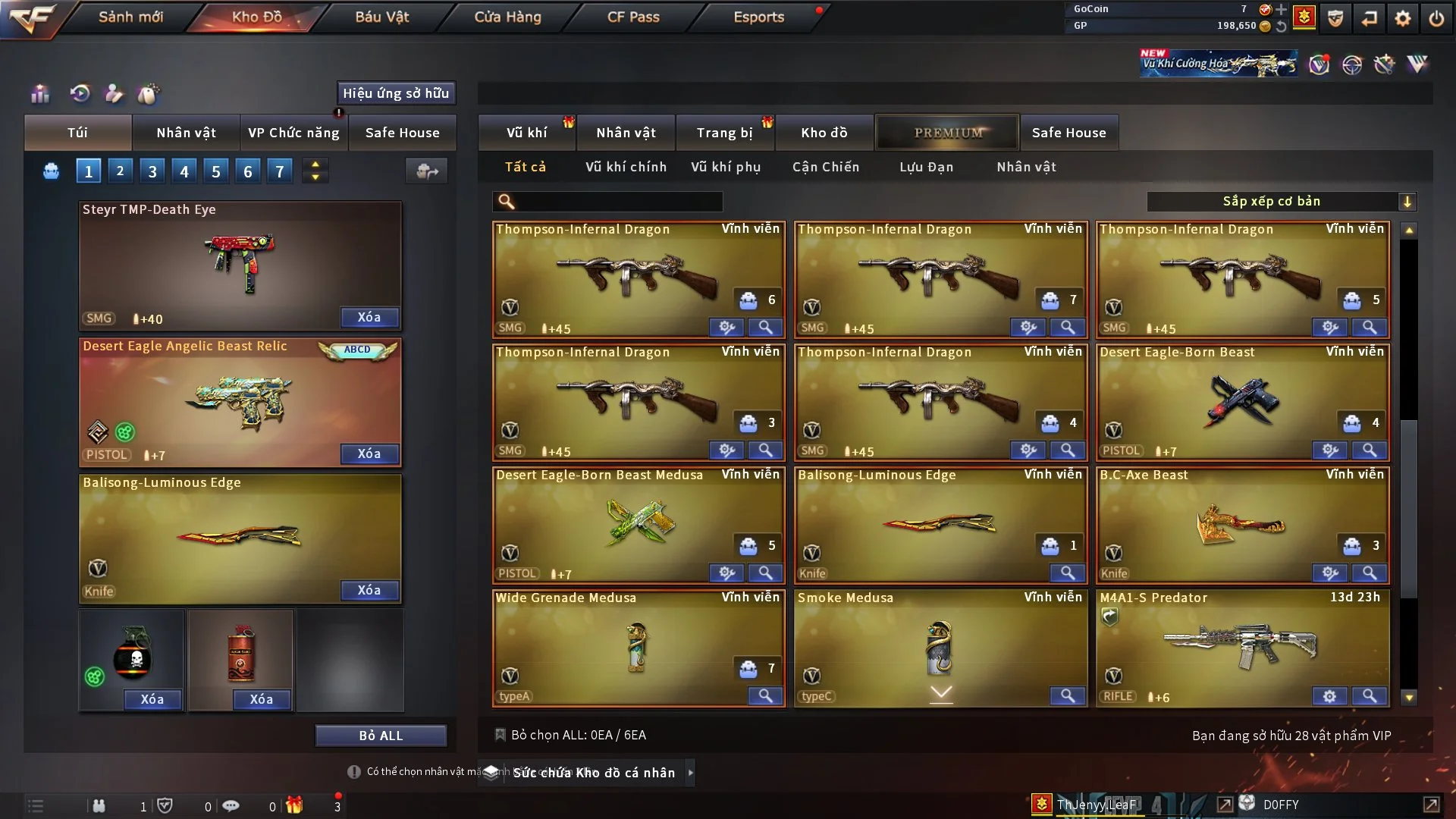Open the Esports menu
This screenshot has width=1456, height=819.
point(758,17)
